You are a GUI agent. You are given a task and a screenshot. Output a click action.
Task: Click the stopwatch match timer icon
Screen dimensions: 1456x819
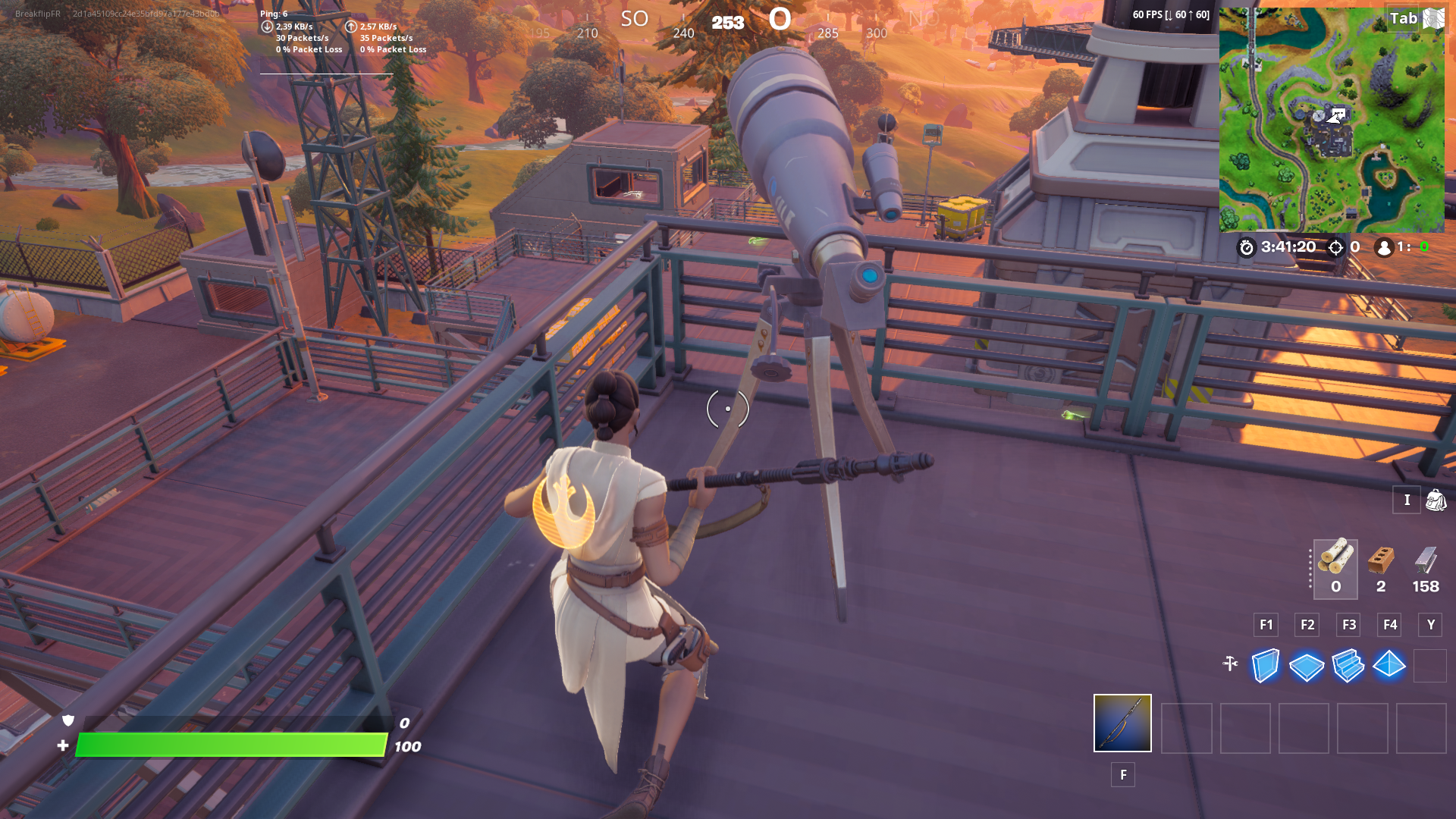(1247, 246)
